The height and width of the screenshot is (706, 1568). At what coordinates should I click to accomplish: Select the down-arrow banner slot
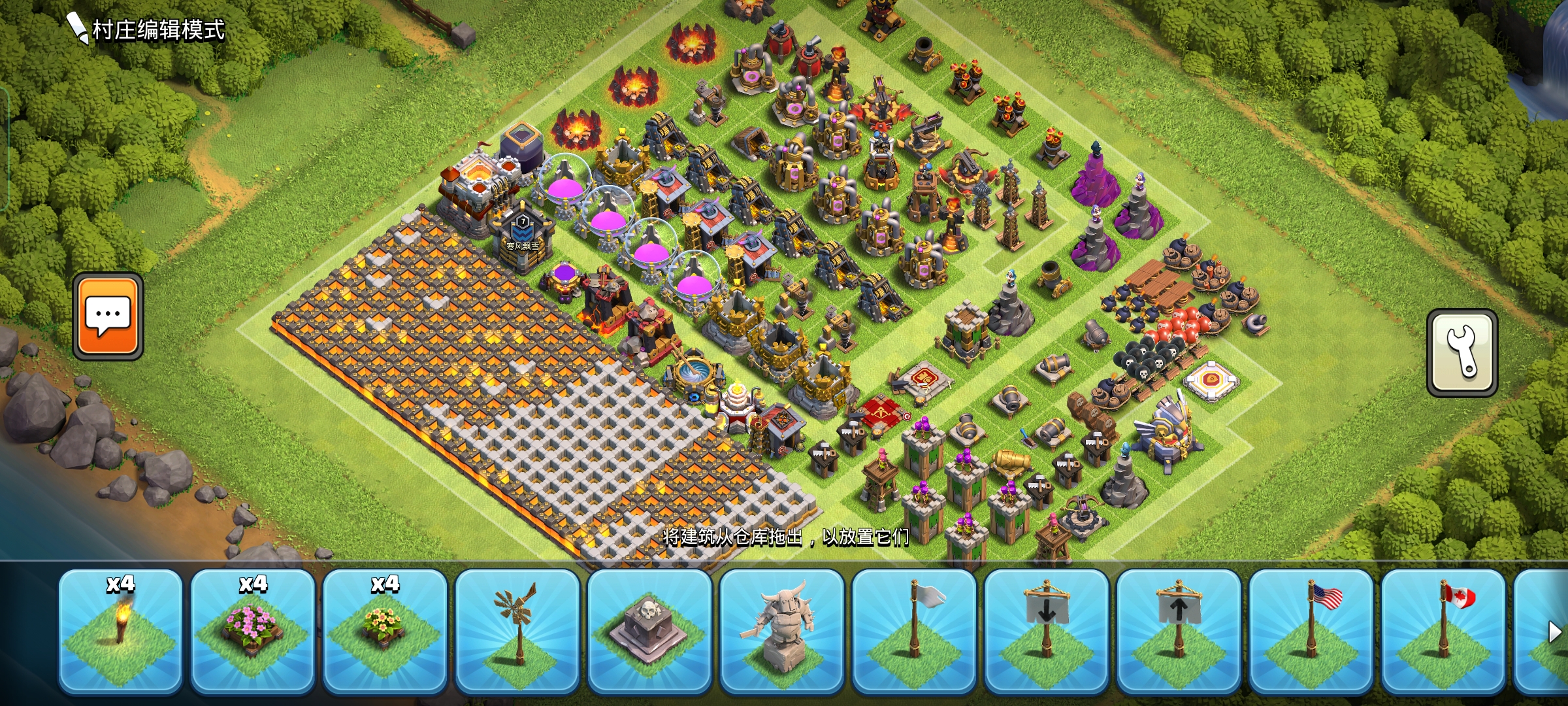pyautogui.click(x=1047, y=631)
